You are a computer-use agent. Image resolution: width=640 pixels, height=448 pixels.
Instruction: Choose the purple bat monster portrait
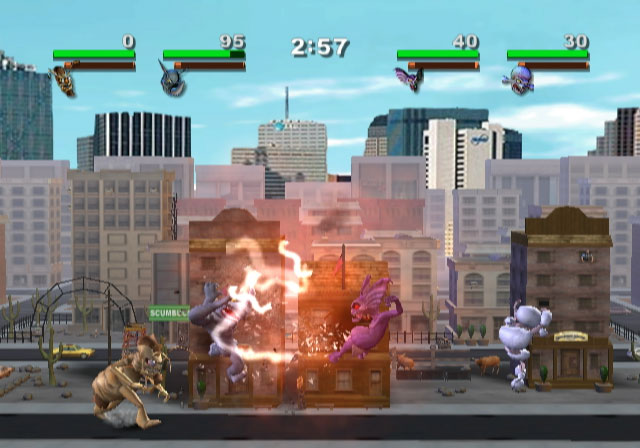(406, 79)
